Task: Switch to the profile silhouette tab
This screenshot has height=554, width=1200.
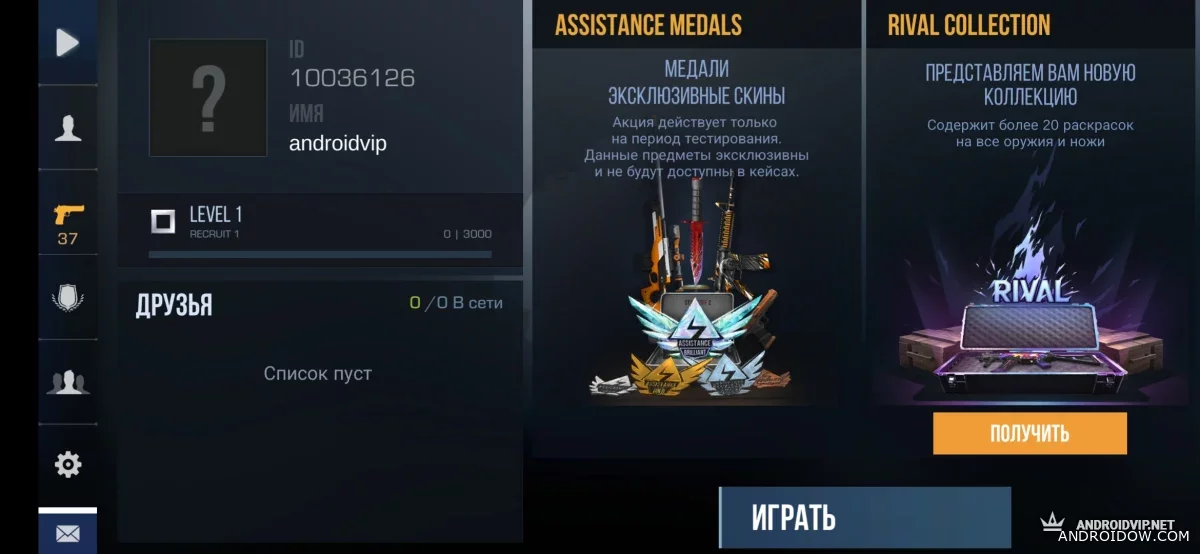Action: (x=67, y=128)
